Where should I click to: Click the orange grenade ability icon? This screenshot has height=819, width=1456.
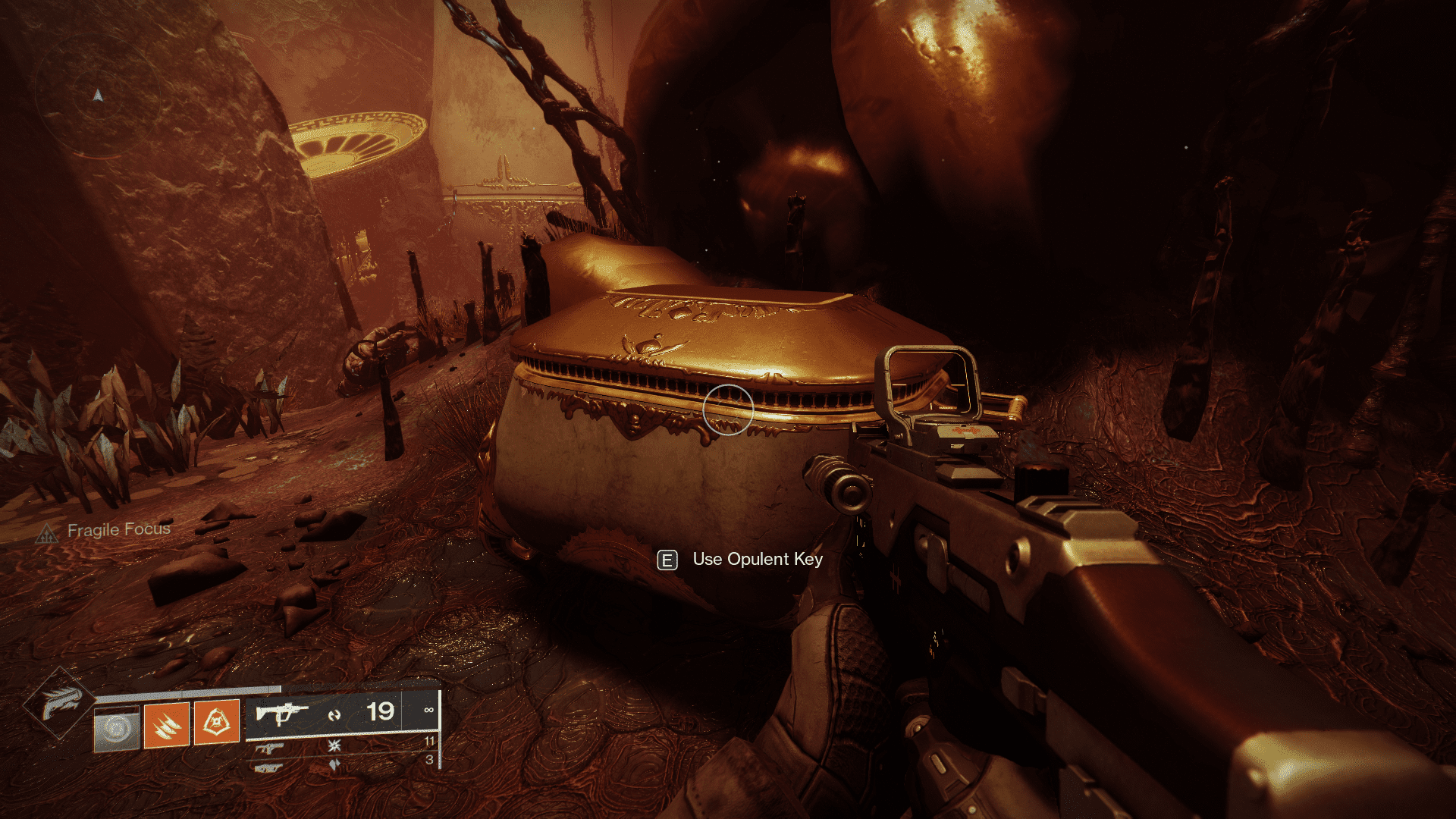coord(216,723)
